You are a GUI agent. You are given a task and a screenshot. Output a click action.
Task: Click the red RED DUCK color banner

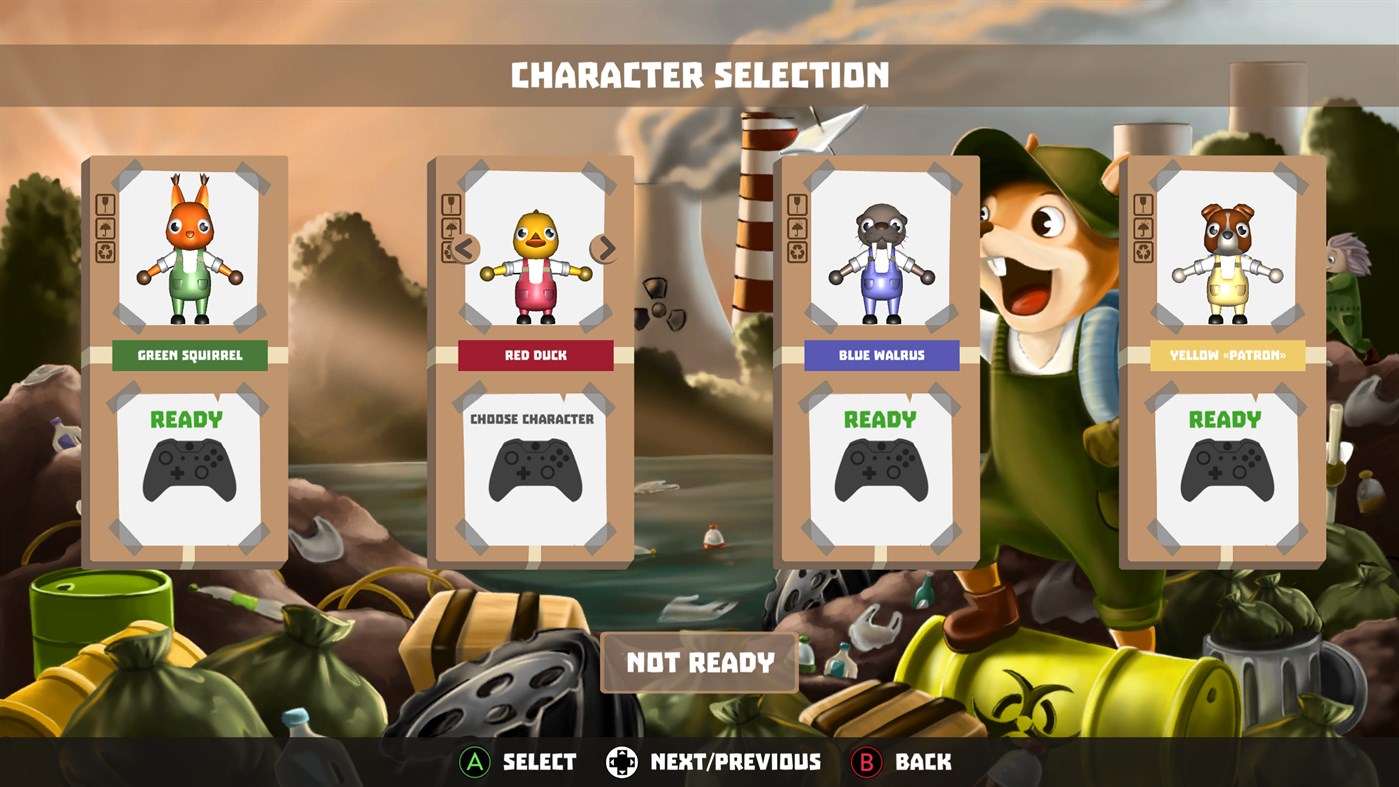(x=535, y=355)
